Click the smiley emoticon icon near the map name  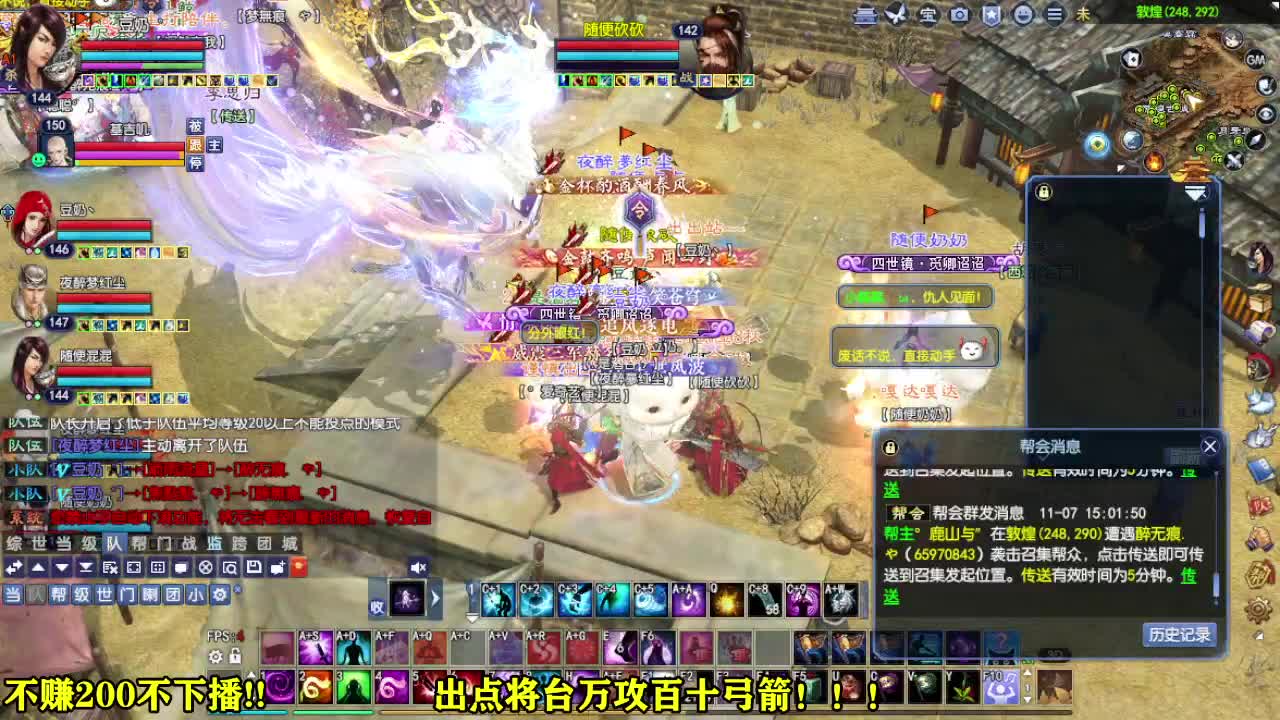[1023, 15]
